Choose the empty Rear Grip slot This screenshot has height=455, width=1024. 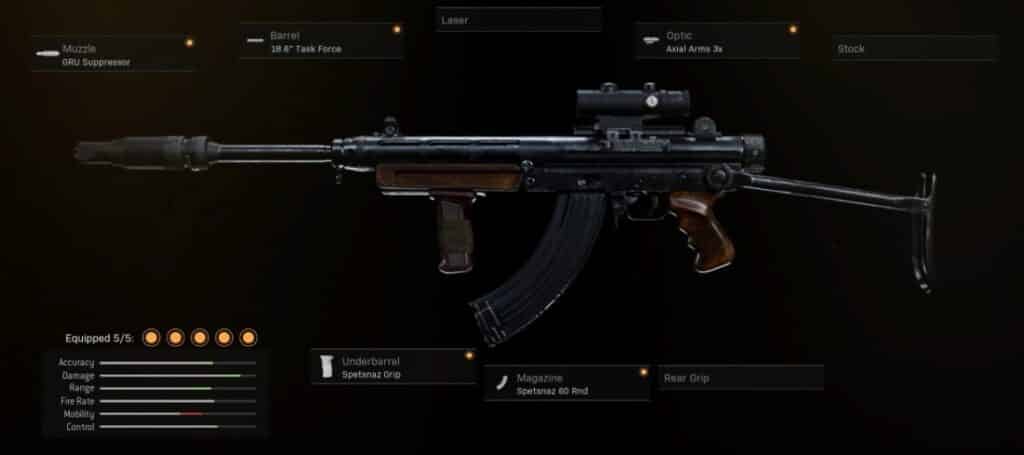pos(740,378)
